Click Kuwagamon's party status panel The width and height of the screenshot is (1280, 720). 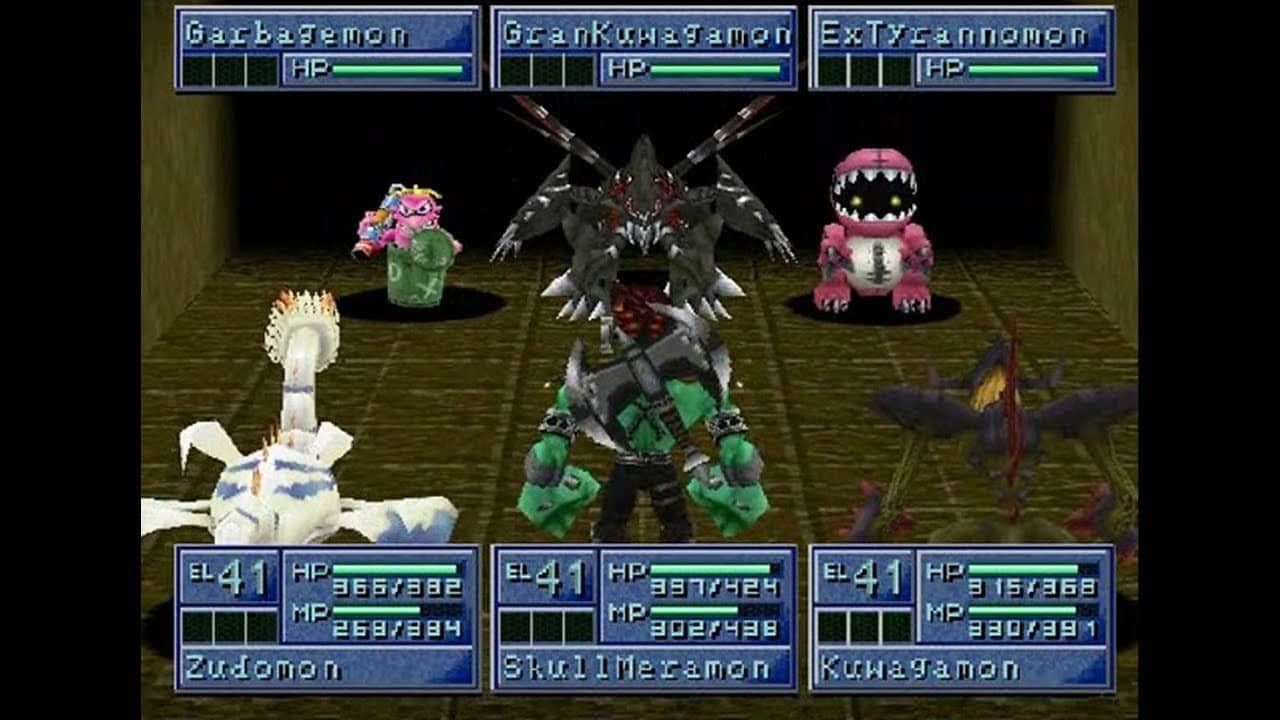tap(962, 618)
